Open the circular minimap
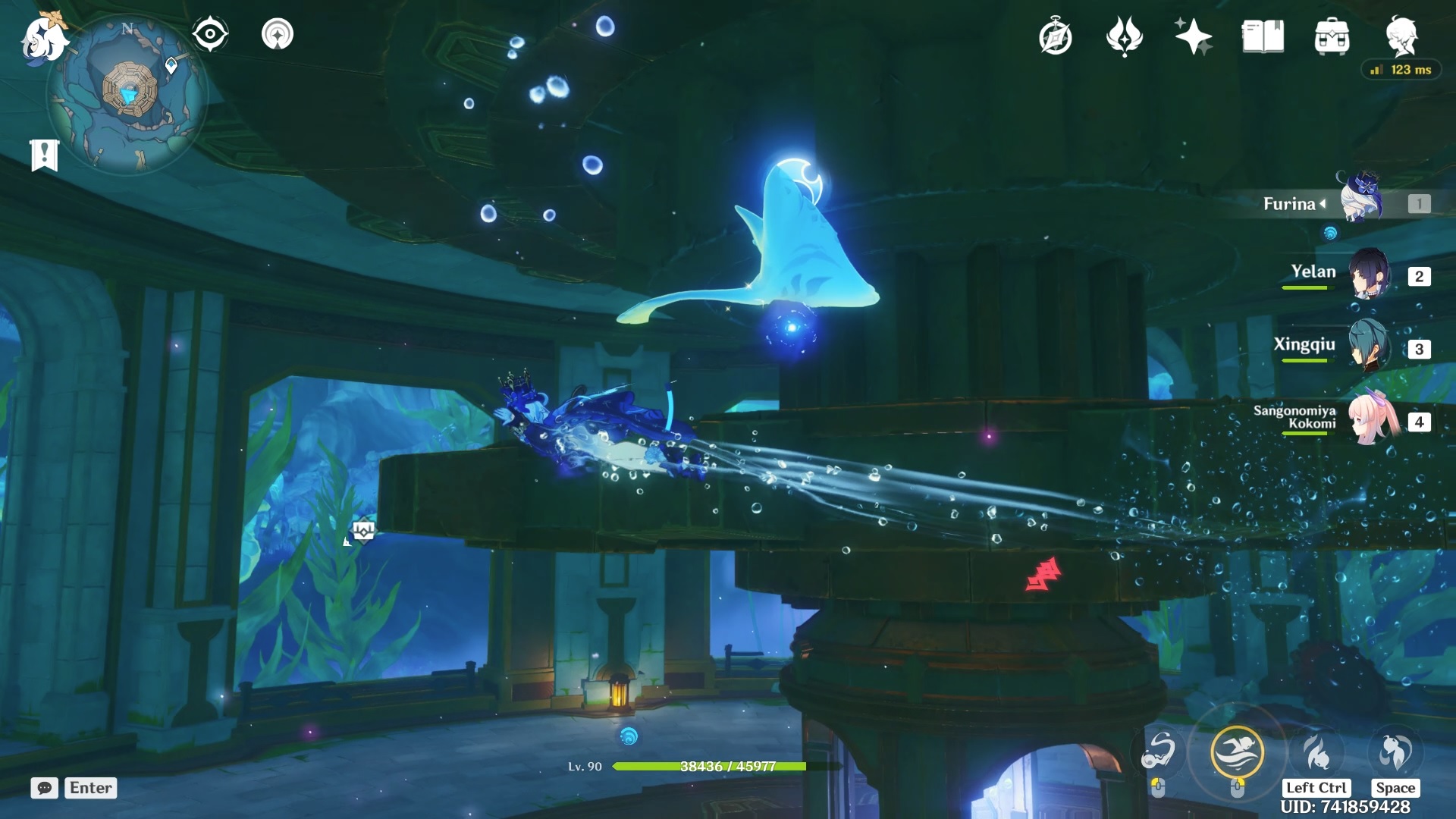The height and width of the screenshot is (819, 1456). coord(127,94)
